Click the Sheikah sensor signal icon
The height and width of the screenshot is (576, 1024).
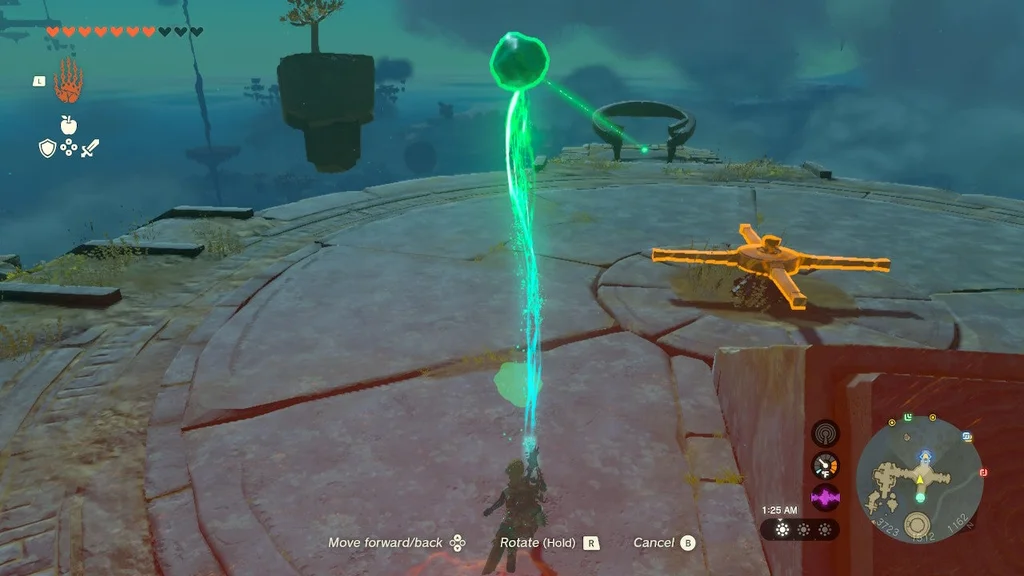[x=825, y=433]
